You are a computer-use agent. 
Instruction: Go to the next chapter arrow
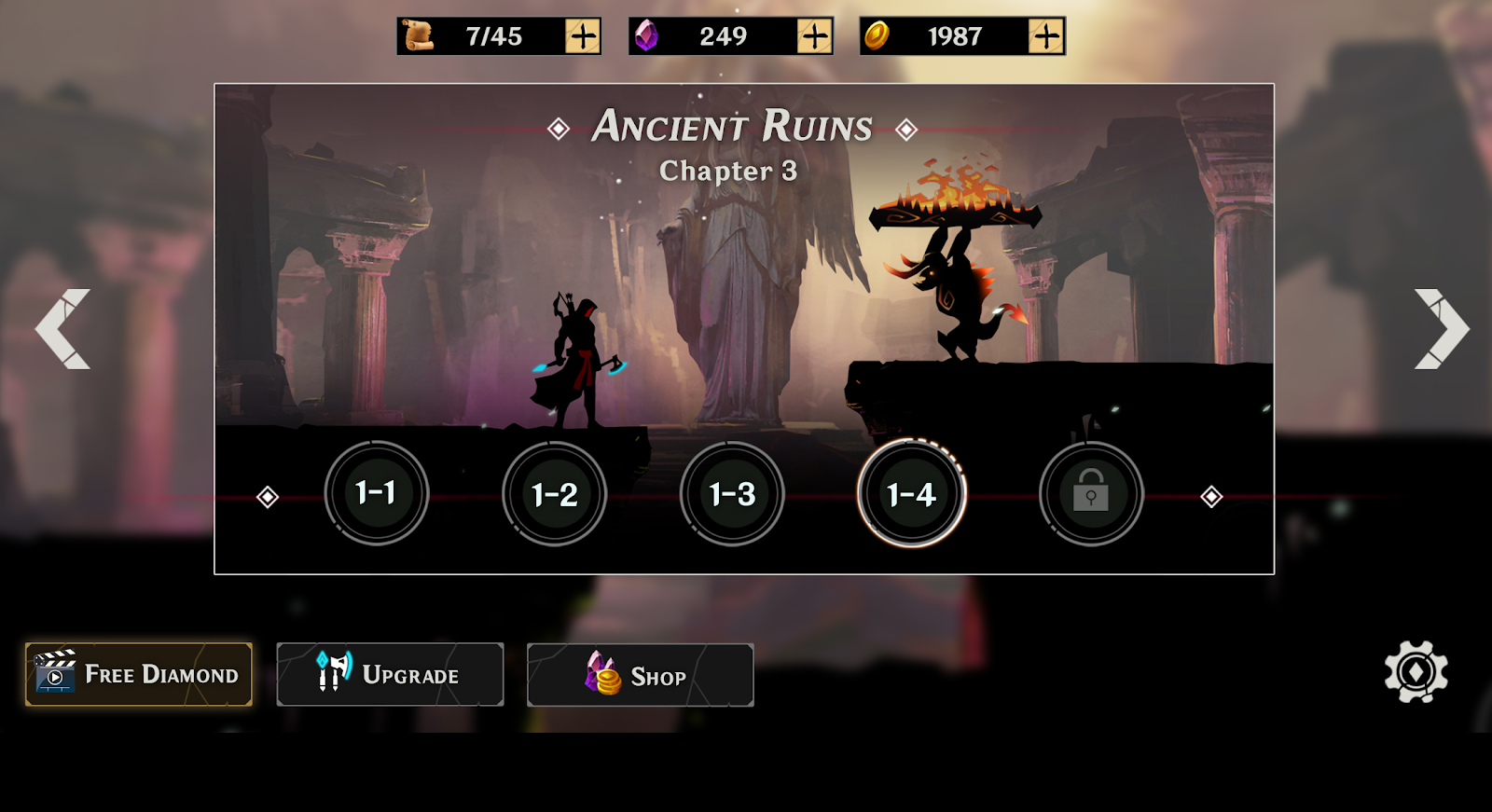click(1441, 329)
